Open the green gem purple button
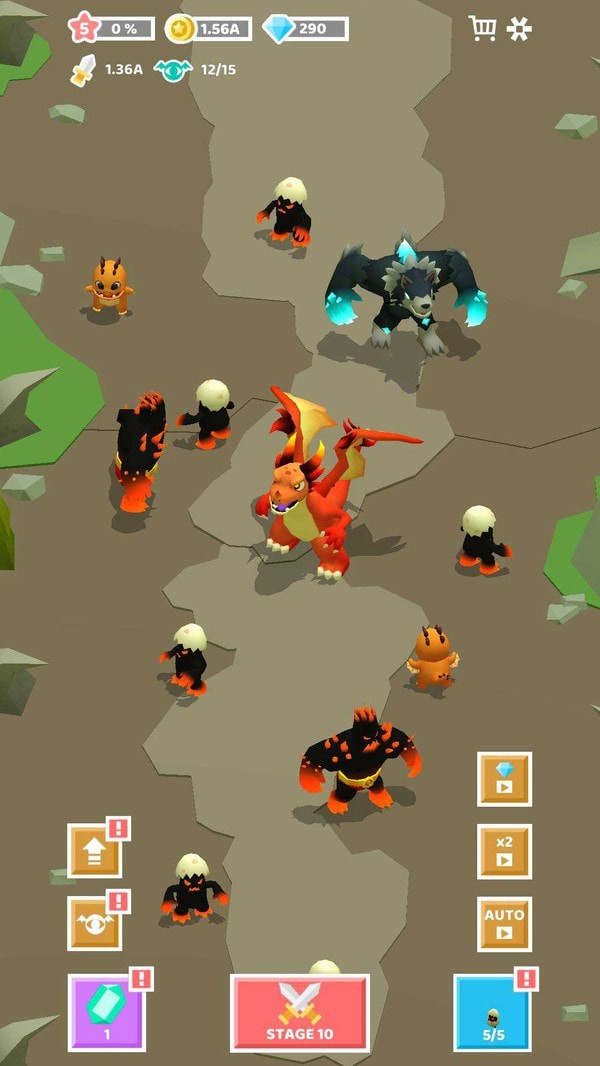600x1066 pixels. tap(107, 1013)
